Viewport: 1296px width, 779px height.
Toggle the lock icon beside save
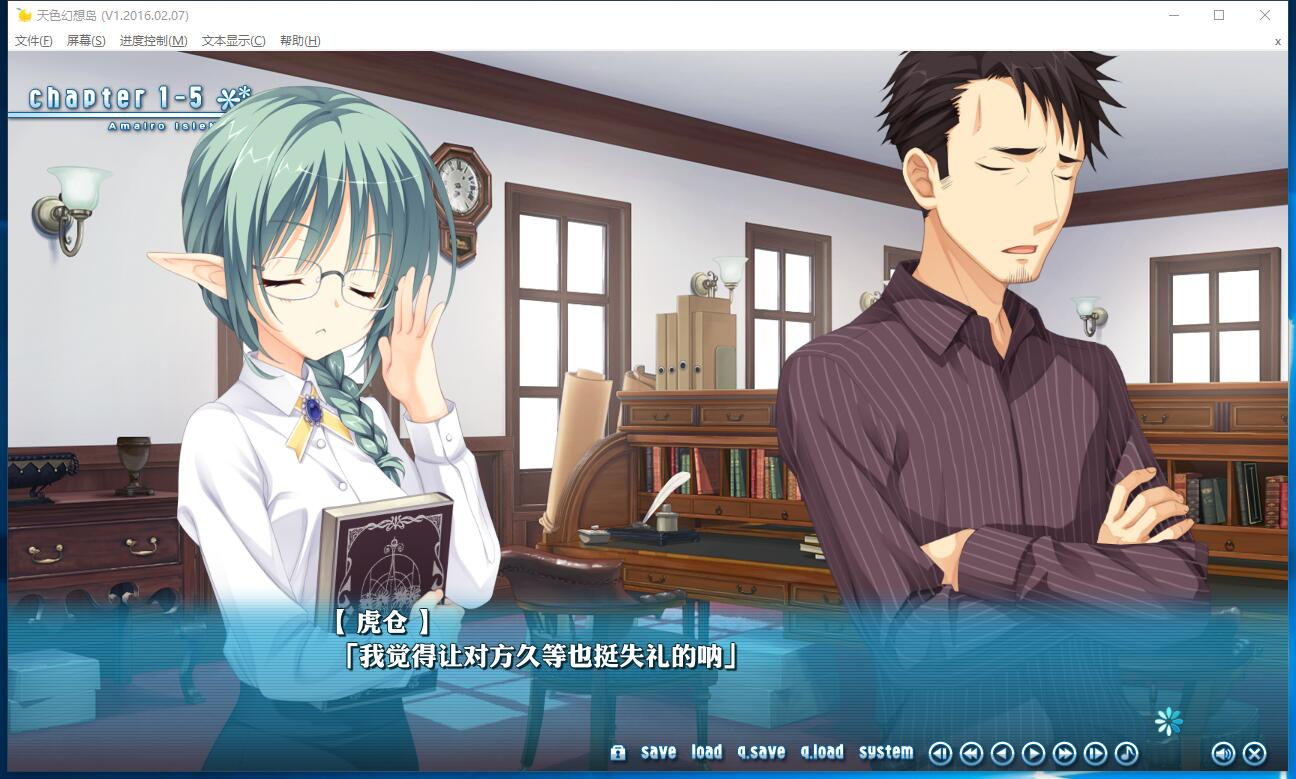618,753
